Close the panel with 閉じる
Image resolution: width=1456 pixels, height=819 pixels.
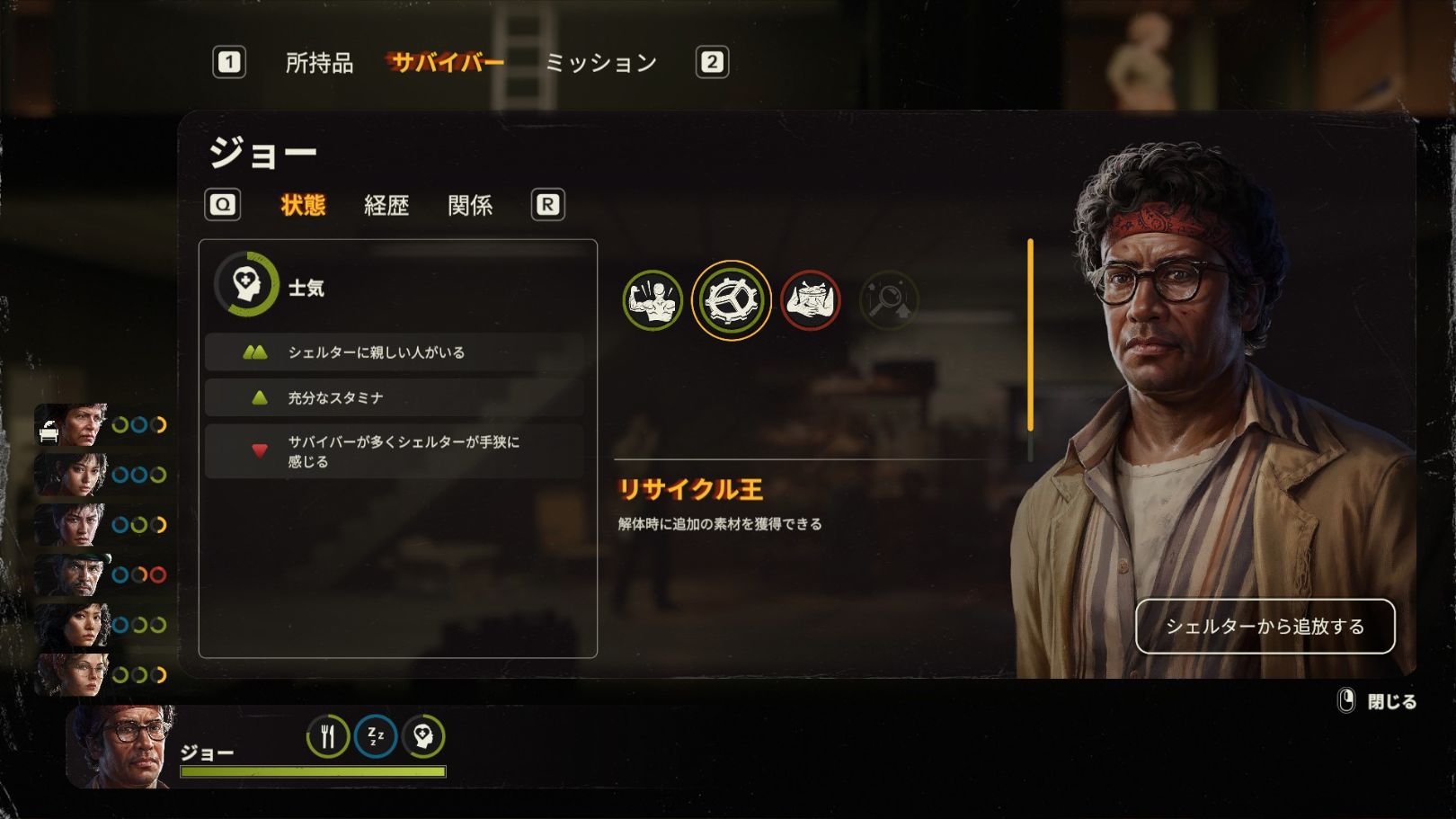pos(1380,701)
